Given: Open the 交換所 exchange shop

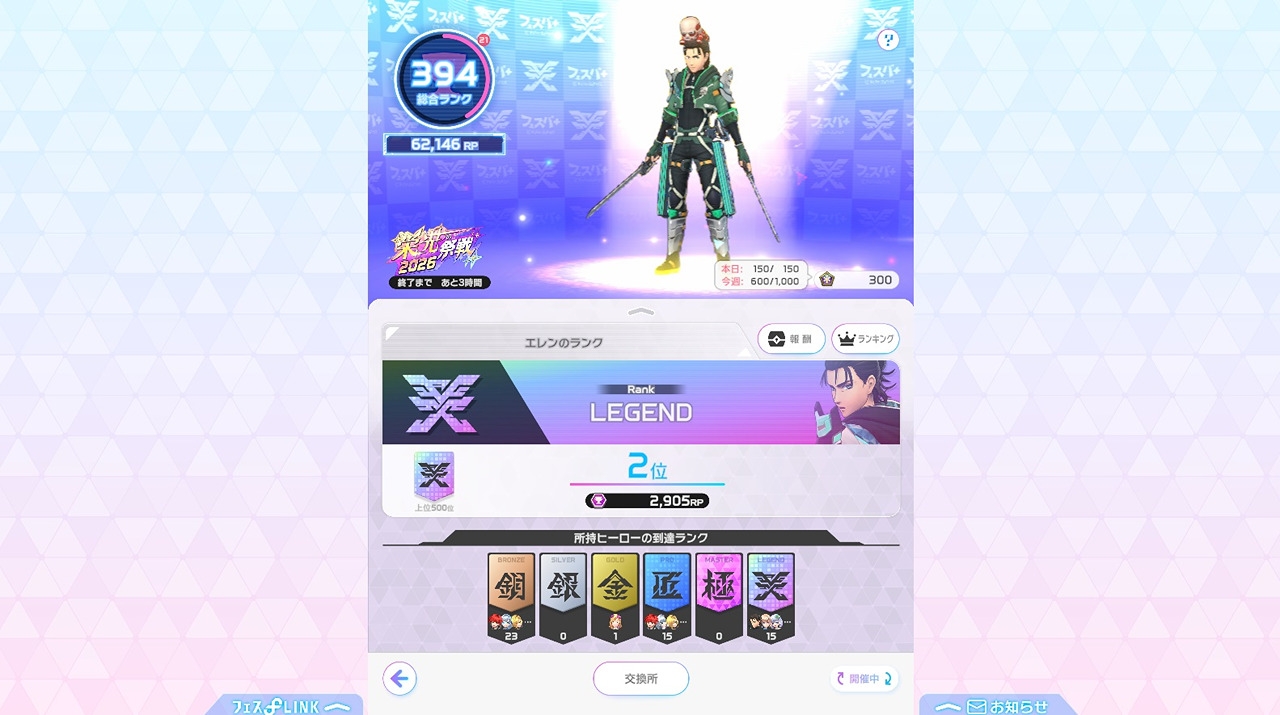Looking at the screenshot, I should (640, 679).
